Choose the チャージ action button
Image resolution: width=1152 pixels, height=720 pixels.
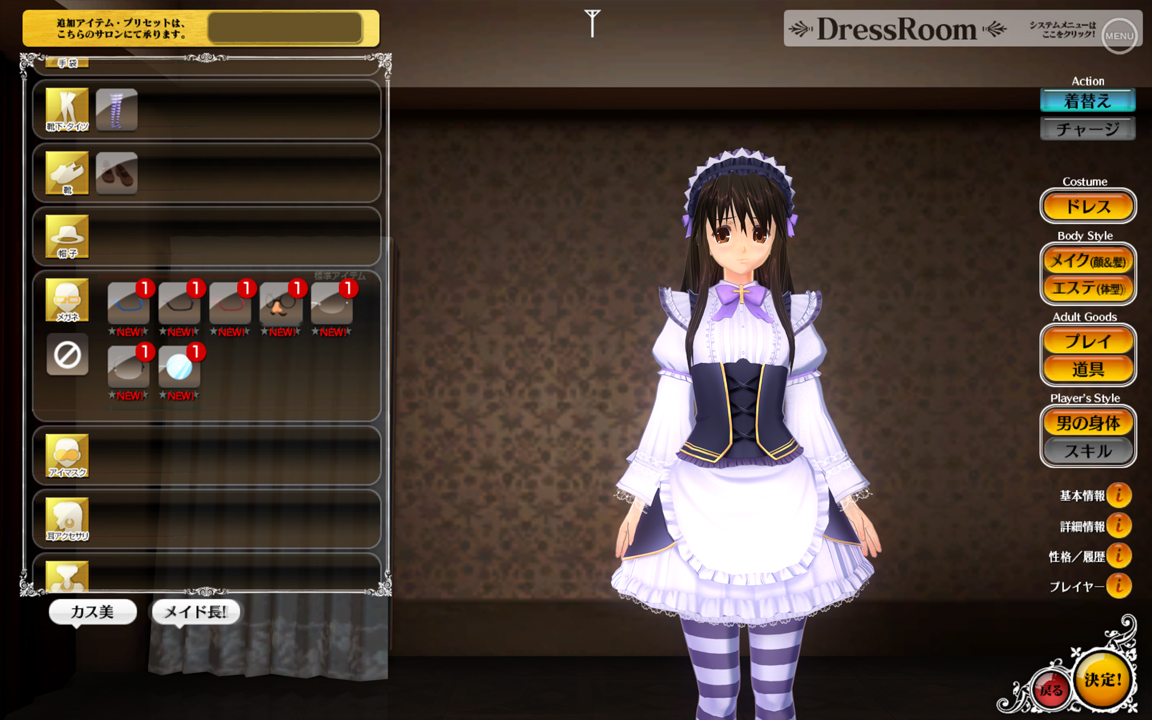[1087, 129]
